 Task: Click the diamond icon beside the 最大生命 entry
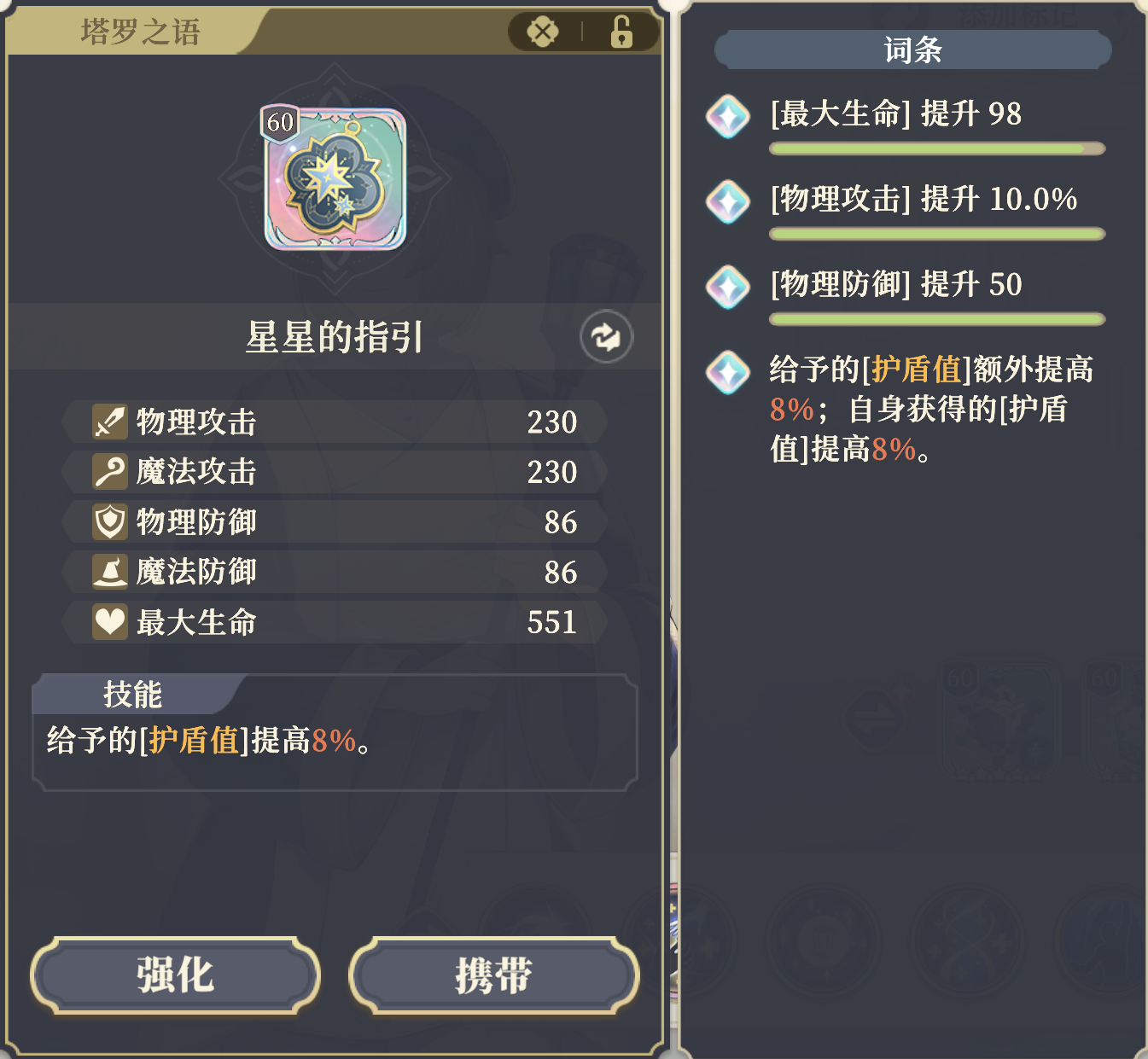[726, 118]
